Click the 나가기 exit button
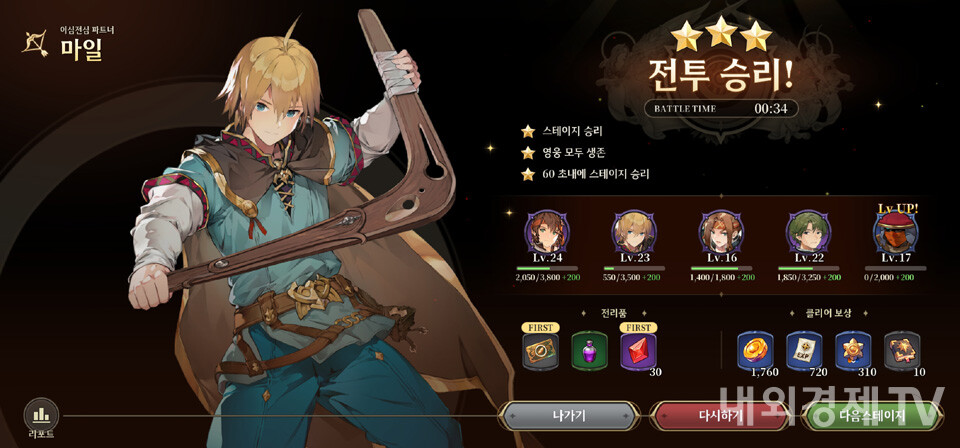This screenshot has height=448, width=960. pos(569,415)
